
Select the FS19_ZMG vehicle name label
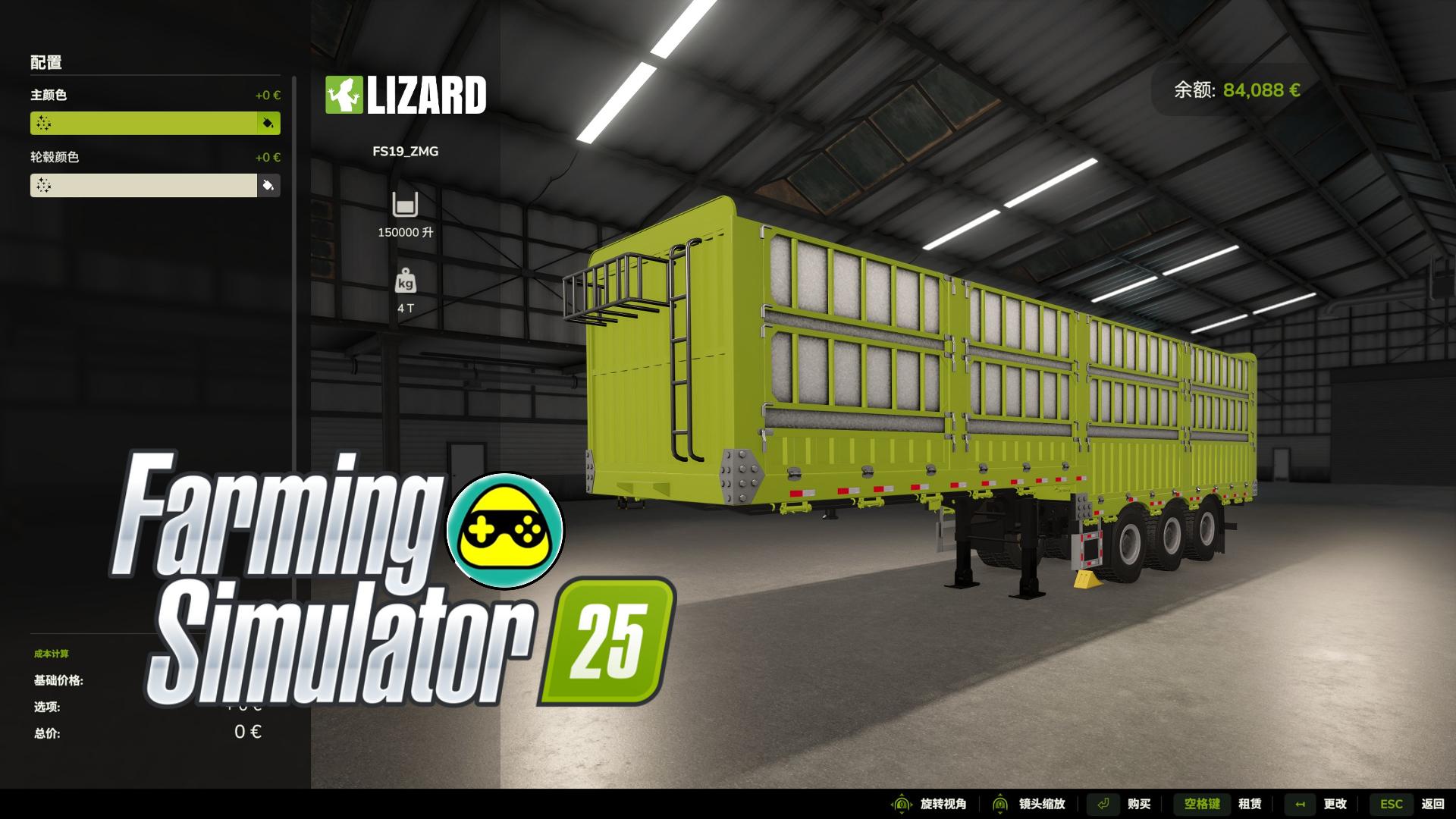pyautogui.click(x=406, y=151)
